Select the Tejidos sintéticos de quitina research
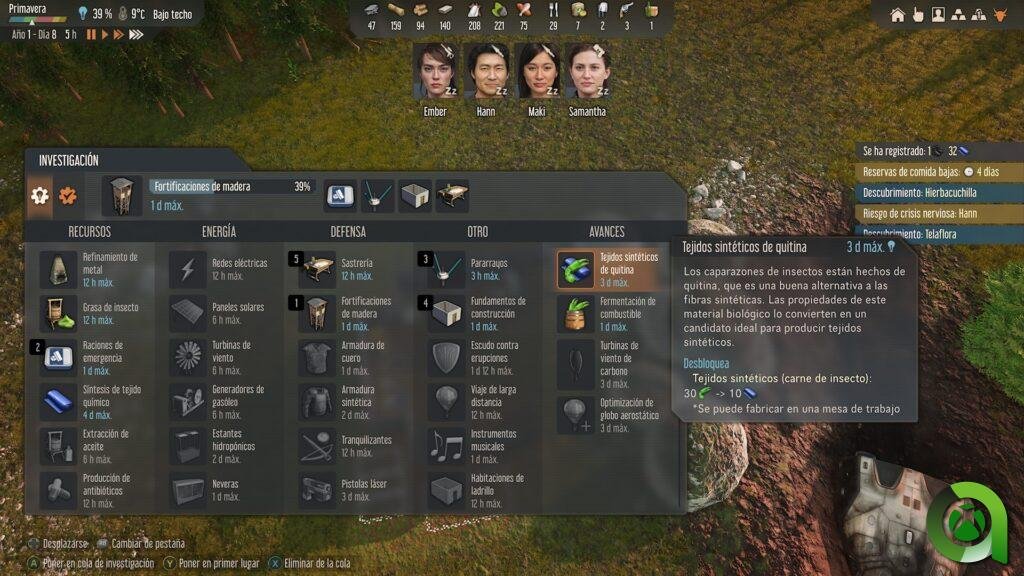The height and width of the screenshot is (576, 1024). [x=576, y=269]
